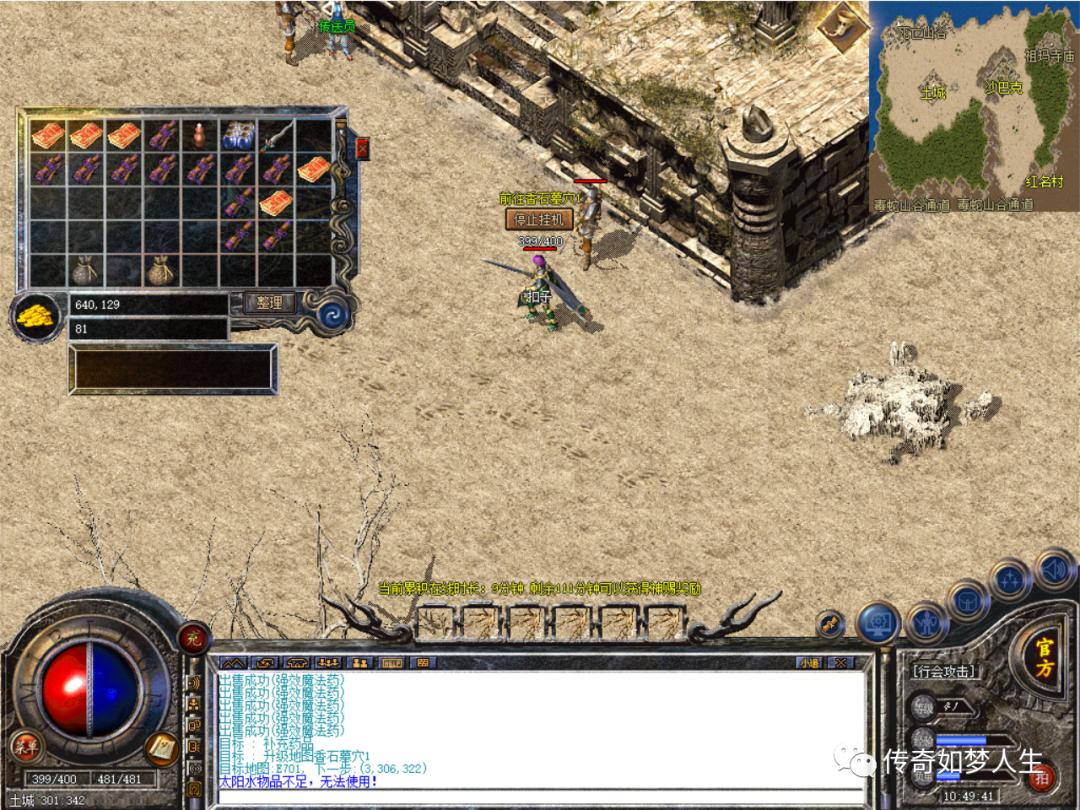
Task: Open the red 菜单 menu button
Action: [x=26, y=746]
